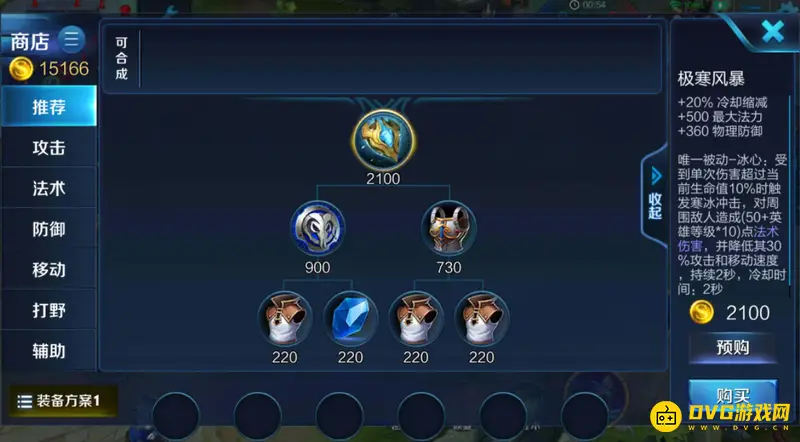Collapse the detail panel with 收起
Screen dimensions: 800x442
(x=654, y=191)
